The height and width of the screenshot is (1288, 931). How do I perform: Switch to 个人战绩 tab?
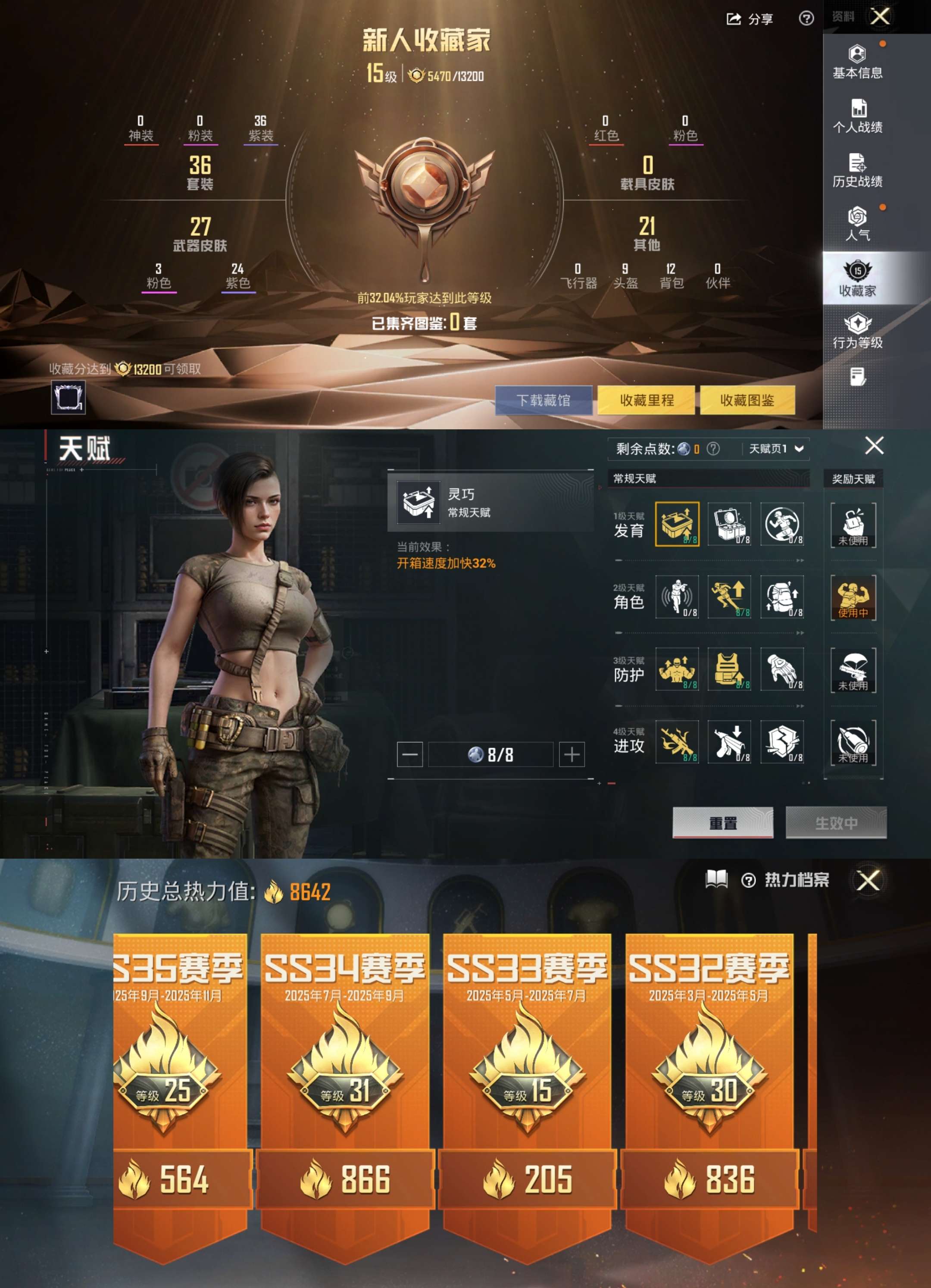point(857,116)
